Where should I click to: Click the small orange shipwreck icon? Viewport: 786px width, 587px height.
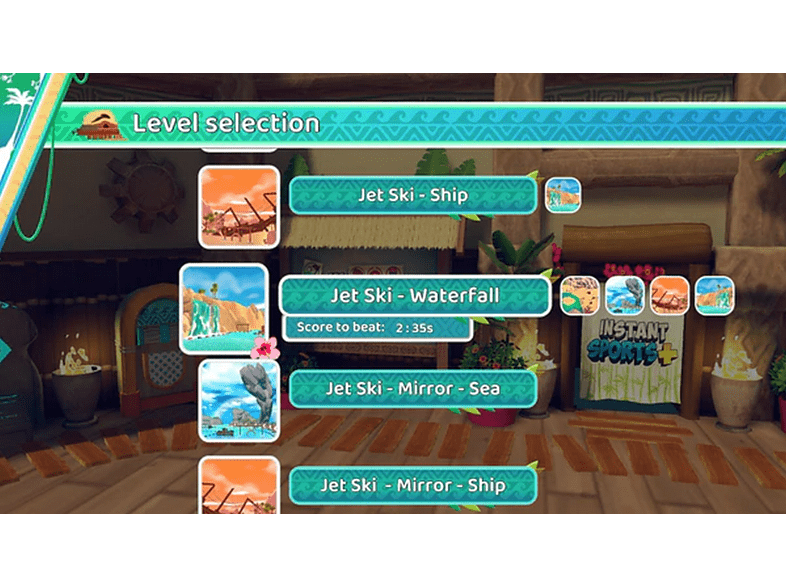(x=669, y=295)
